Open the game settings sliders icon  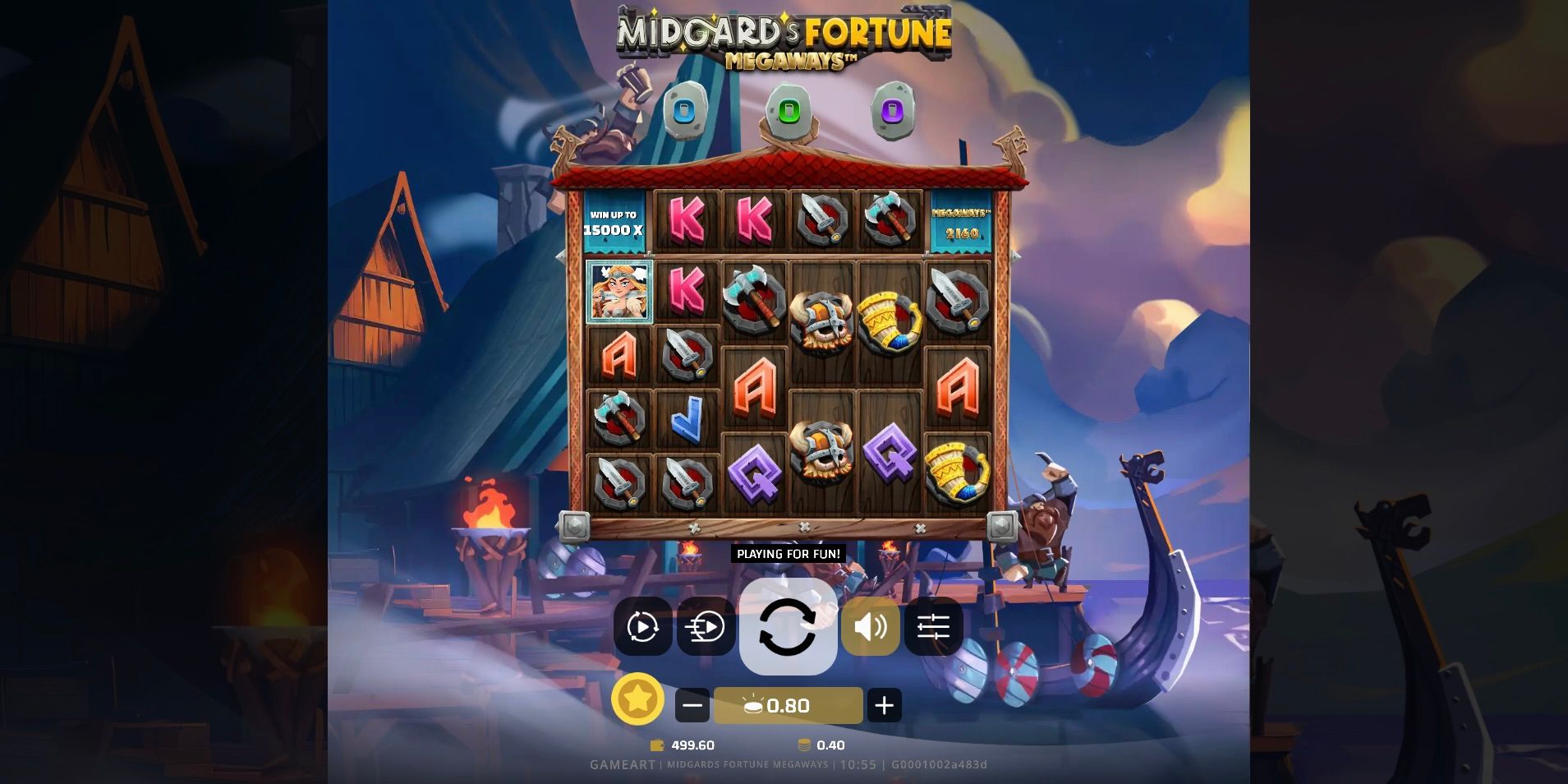coord(935,628)
